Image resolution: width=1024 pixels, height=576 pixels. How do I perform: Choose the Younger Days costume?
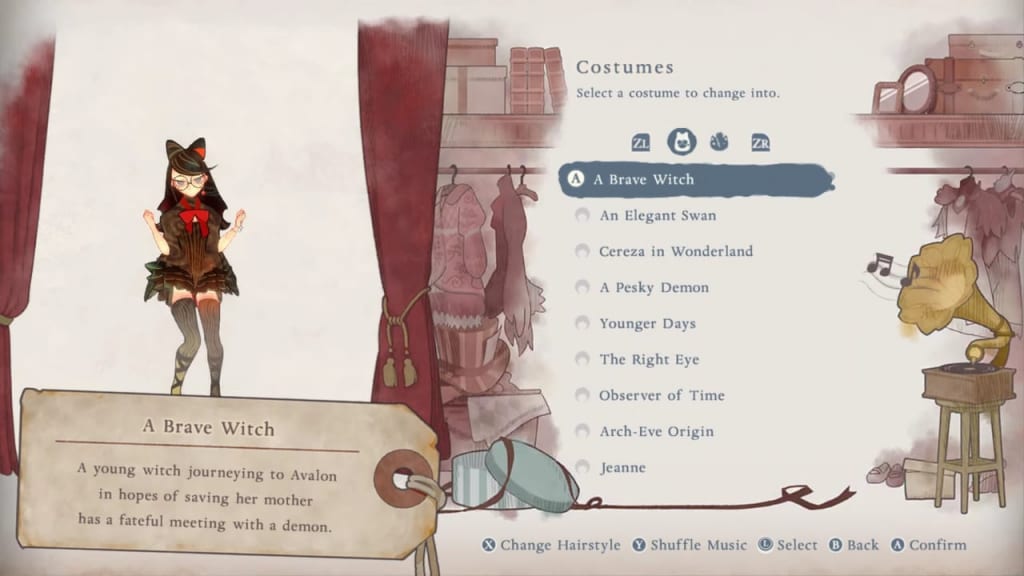[647, 324]
